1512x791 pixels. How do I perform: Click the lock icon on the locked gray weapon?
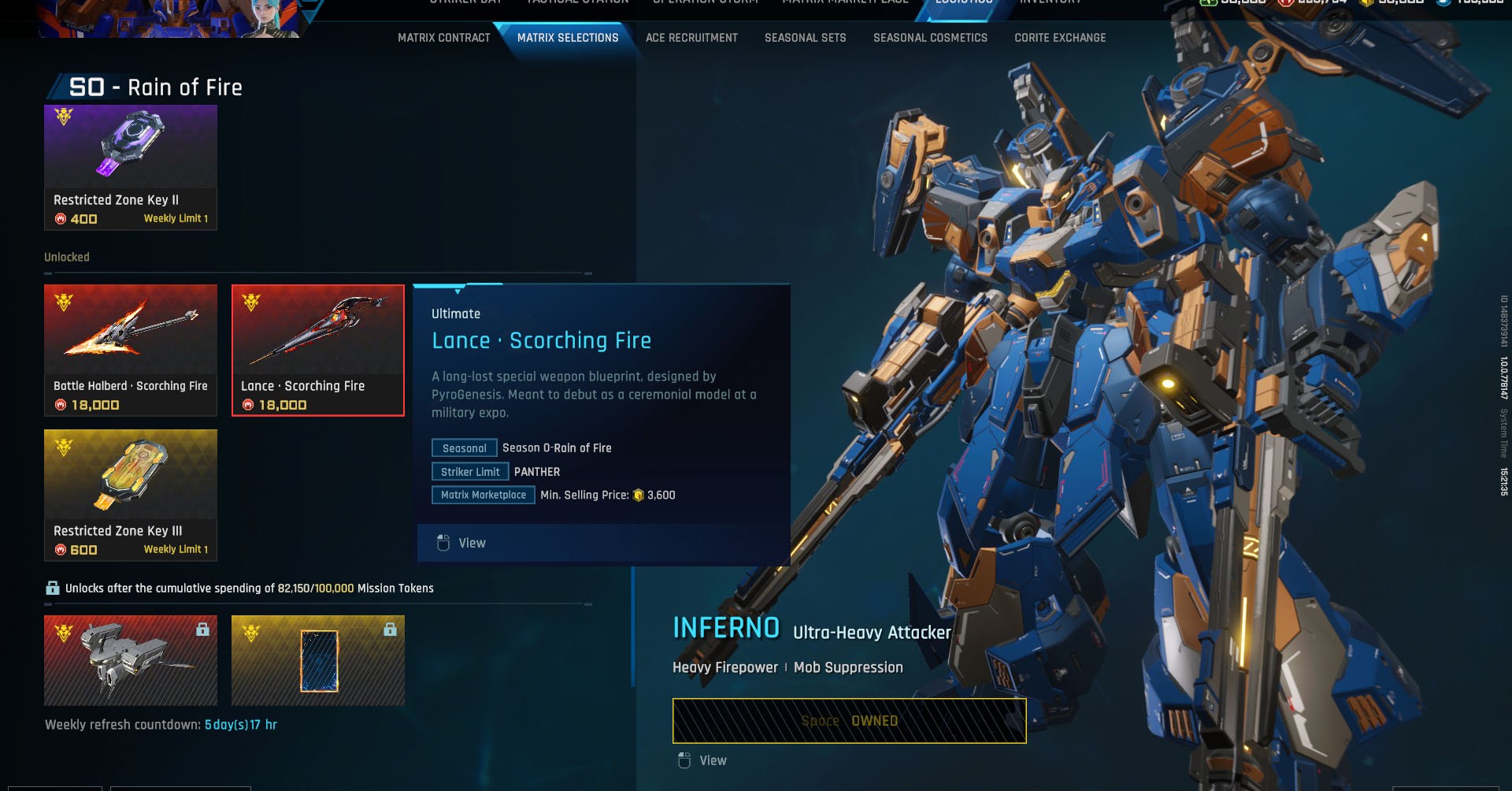(203, 629)
